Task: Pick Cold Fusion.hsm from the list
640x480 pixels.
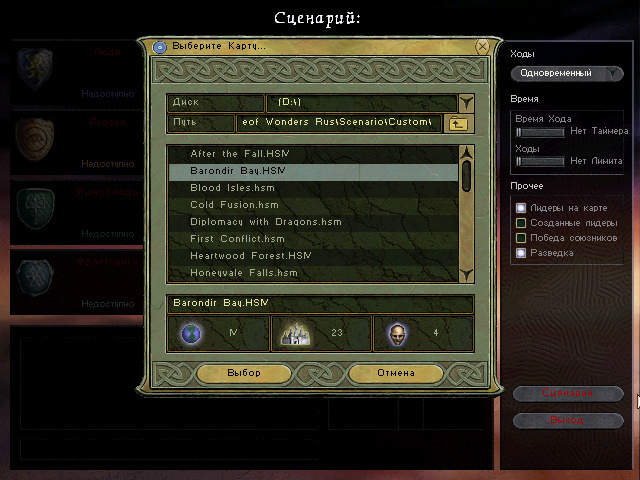Action: [x=234, y=205]
